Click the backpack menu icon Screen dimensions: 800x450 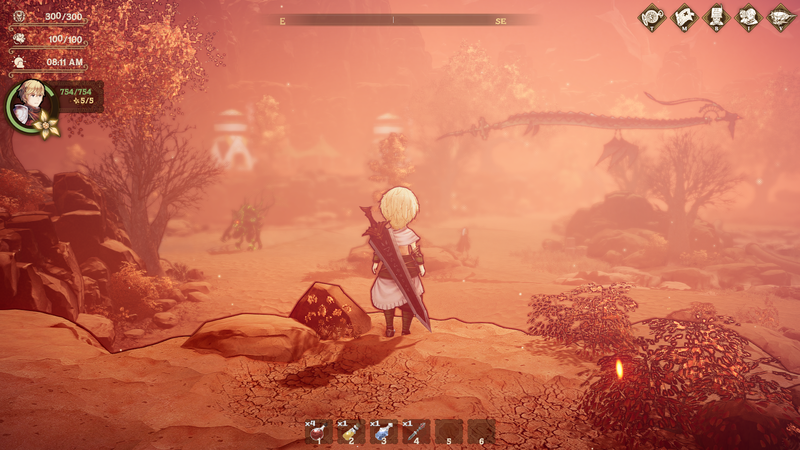[717, 17]
